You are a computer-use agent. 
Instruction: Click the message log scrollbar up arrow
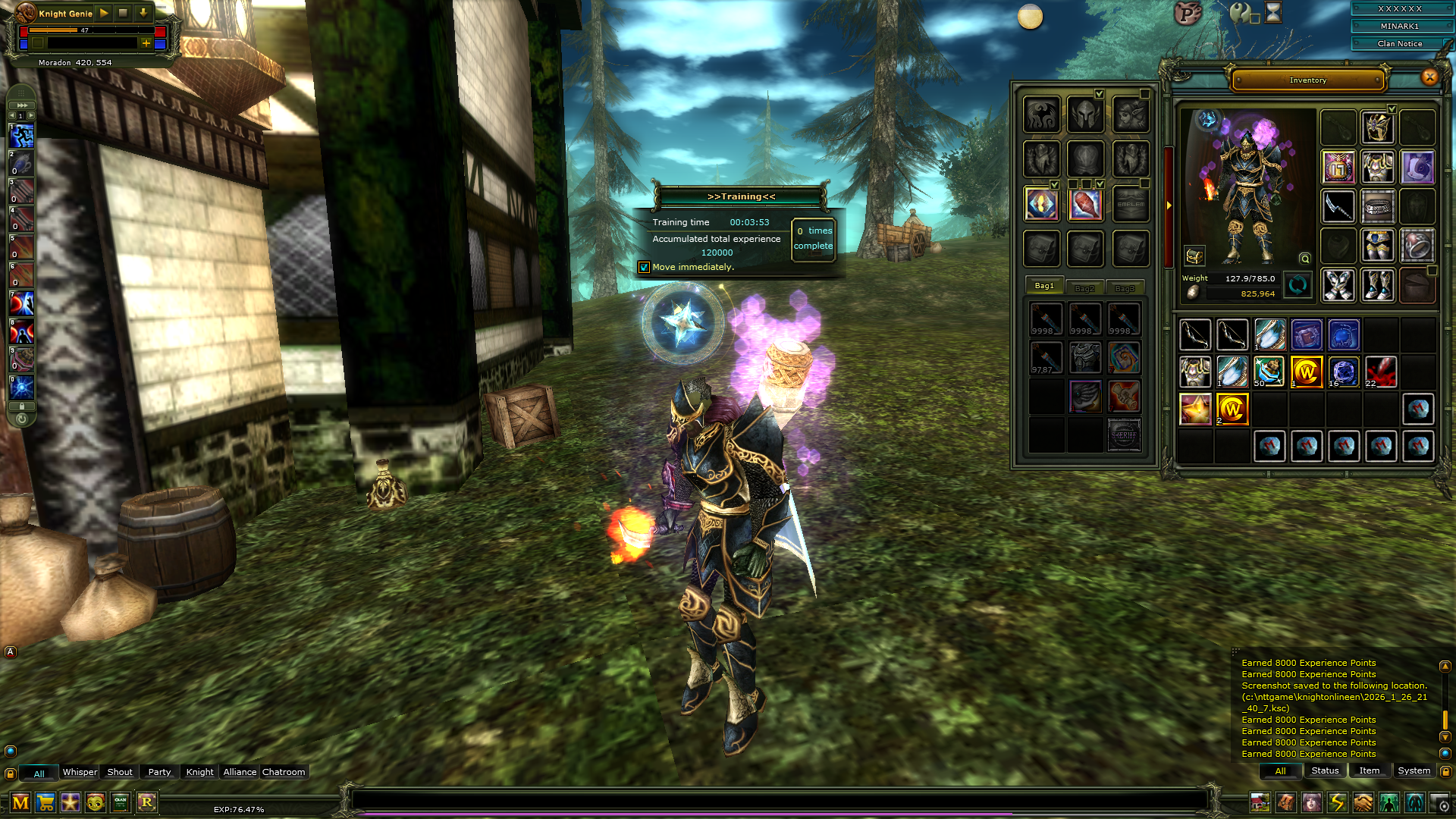click(1445, 666)
